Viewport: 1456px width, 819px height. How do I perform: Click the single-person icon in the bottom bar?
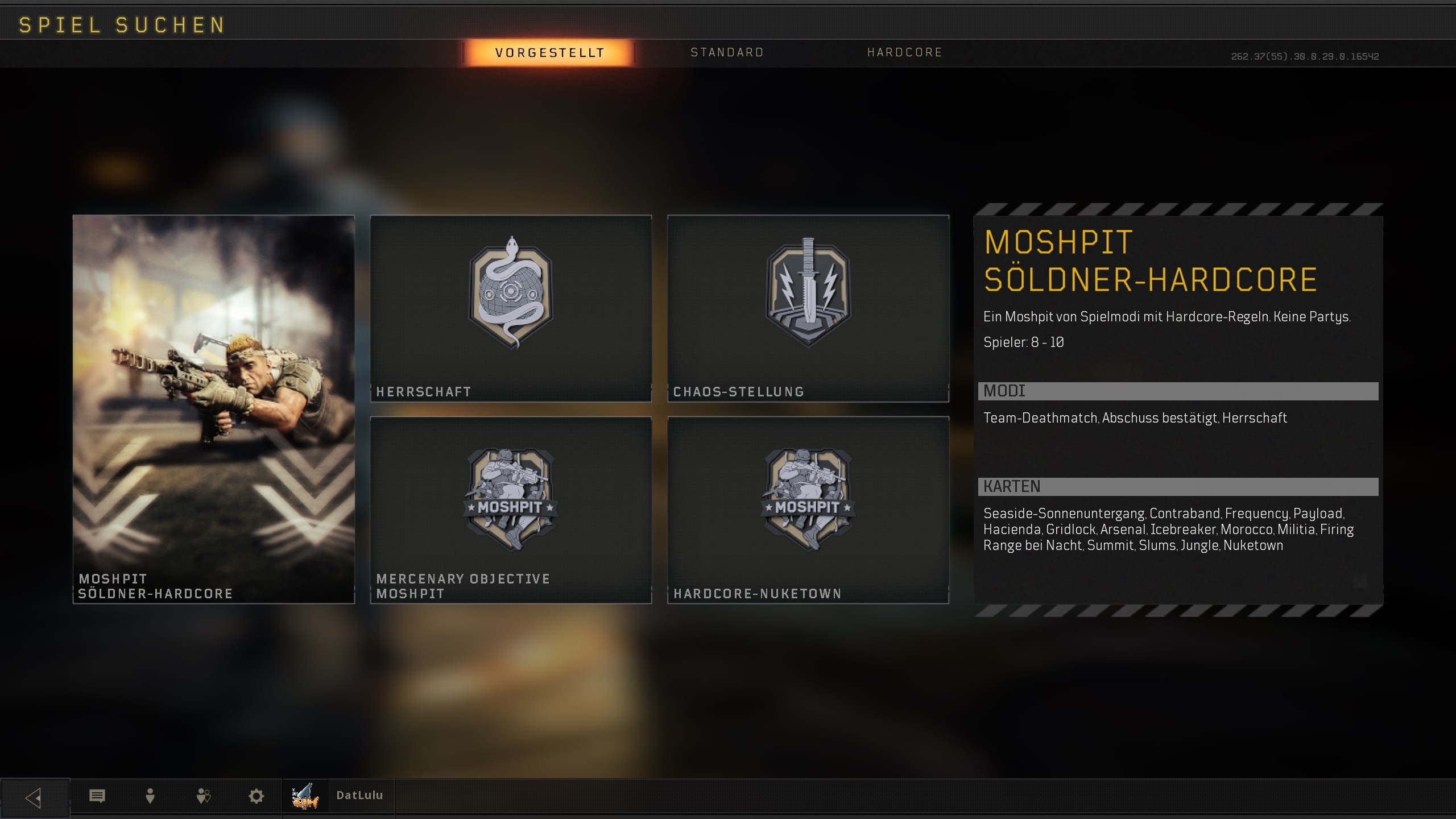[x=150, y=796]
